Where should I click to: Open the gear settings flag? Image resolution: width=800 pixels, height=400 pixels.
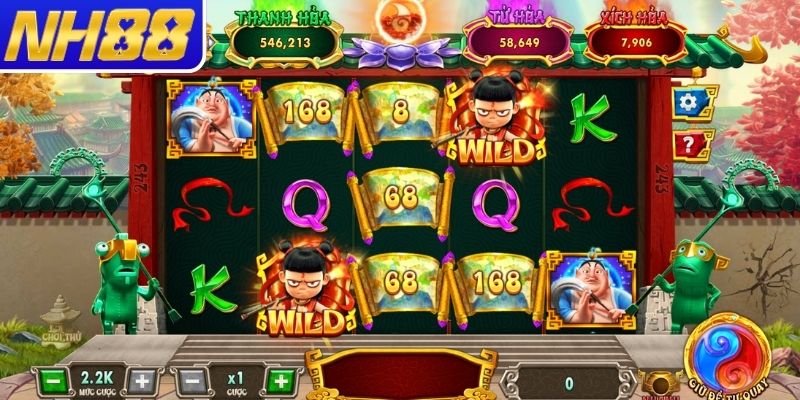coord(686,102)
